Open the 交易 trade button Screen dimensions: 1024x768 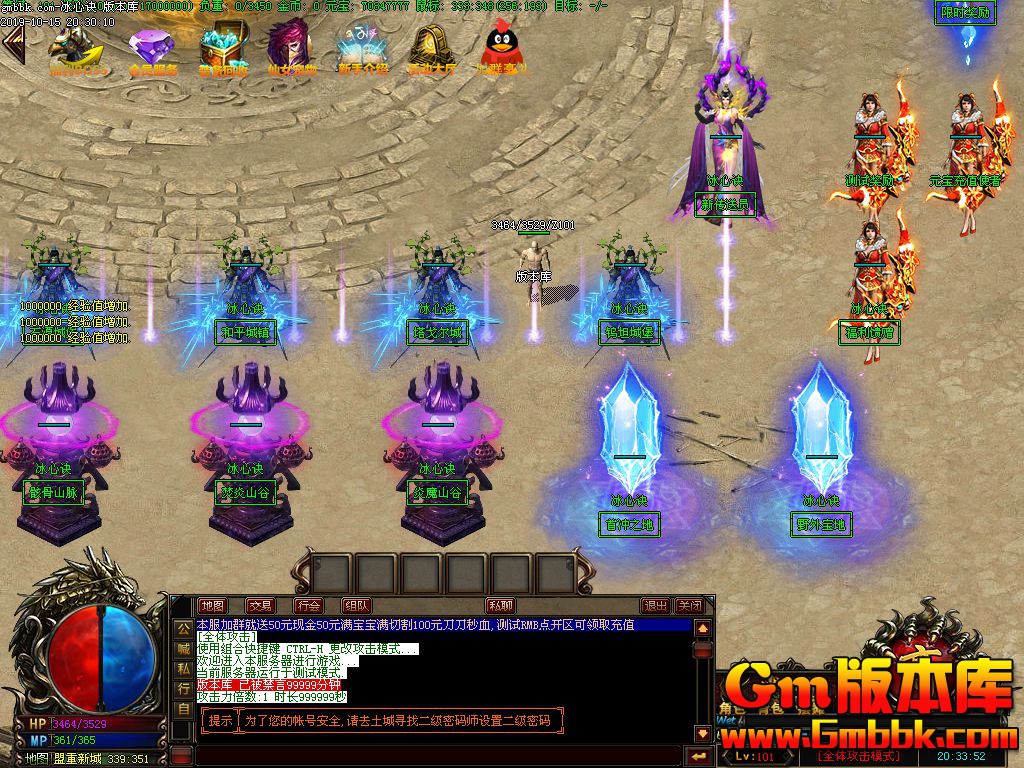[x=261, y=605]
